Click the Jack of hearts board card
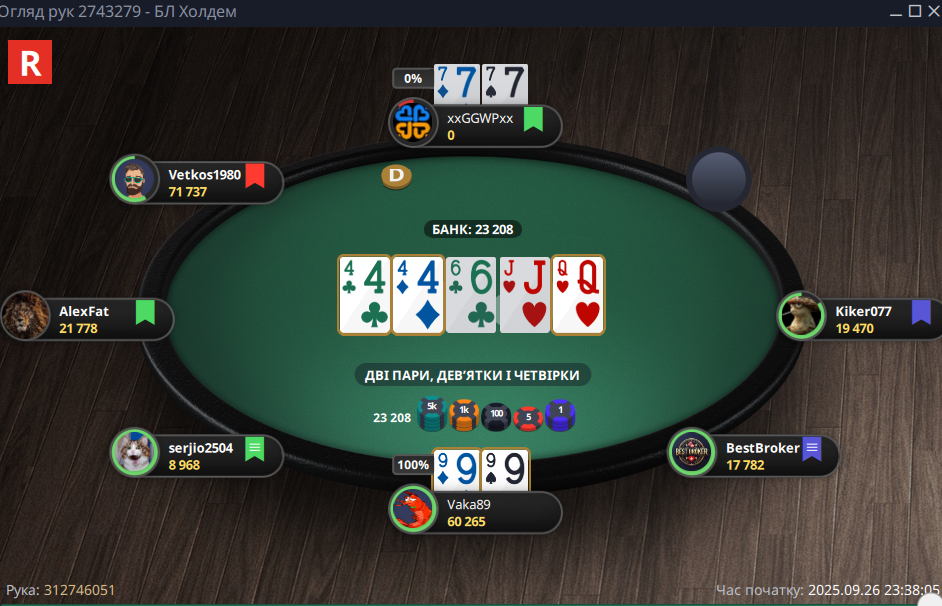The height and width of the screenshot is (606, 942). (x=524, y=294)
